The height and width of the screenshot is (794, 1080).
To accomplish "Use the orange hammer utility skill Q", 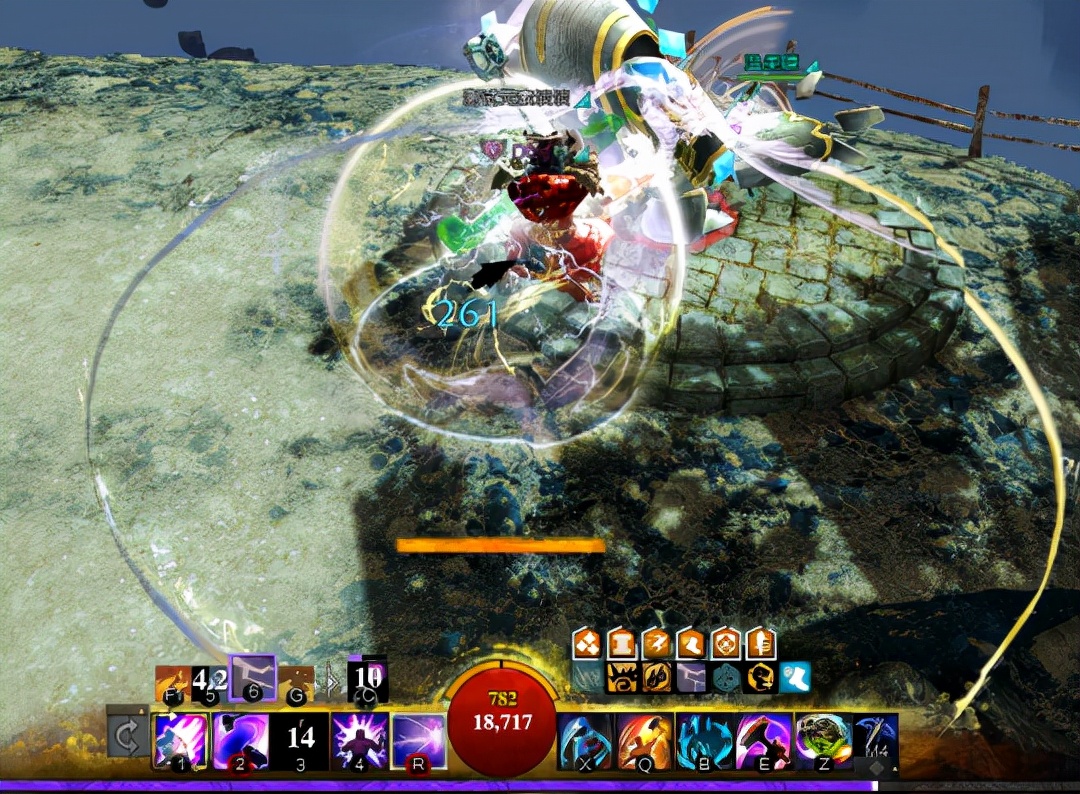I will coord(644,741).
